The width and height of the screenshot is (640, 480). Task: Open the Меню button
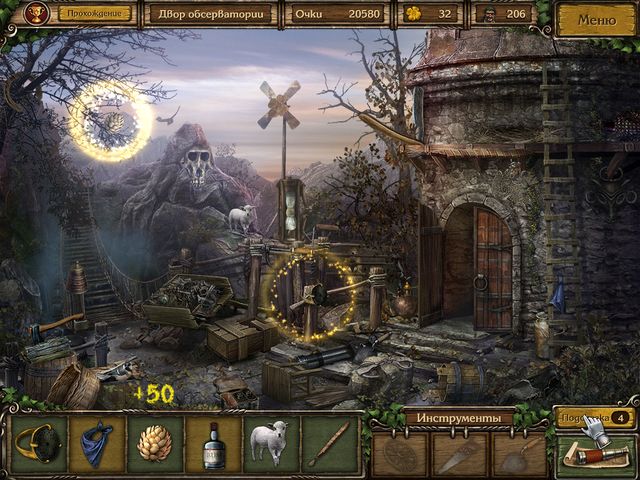[596, 18]
